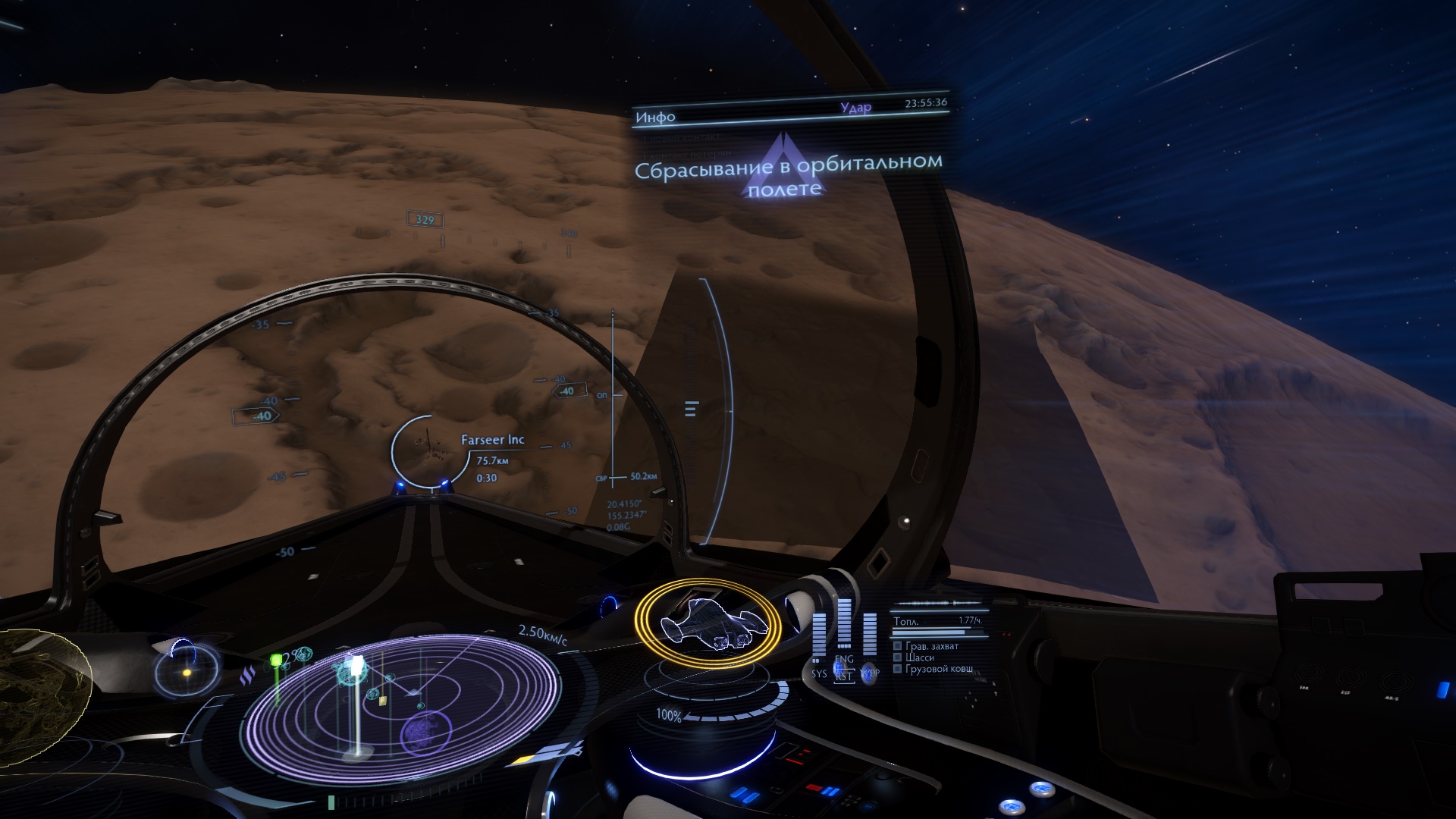Toggle the Грав. захват indicator
The image size is (1456, 819).
click(897, 646)
